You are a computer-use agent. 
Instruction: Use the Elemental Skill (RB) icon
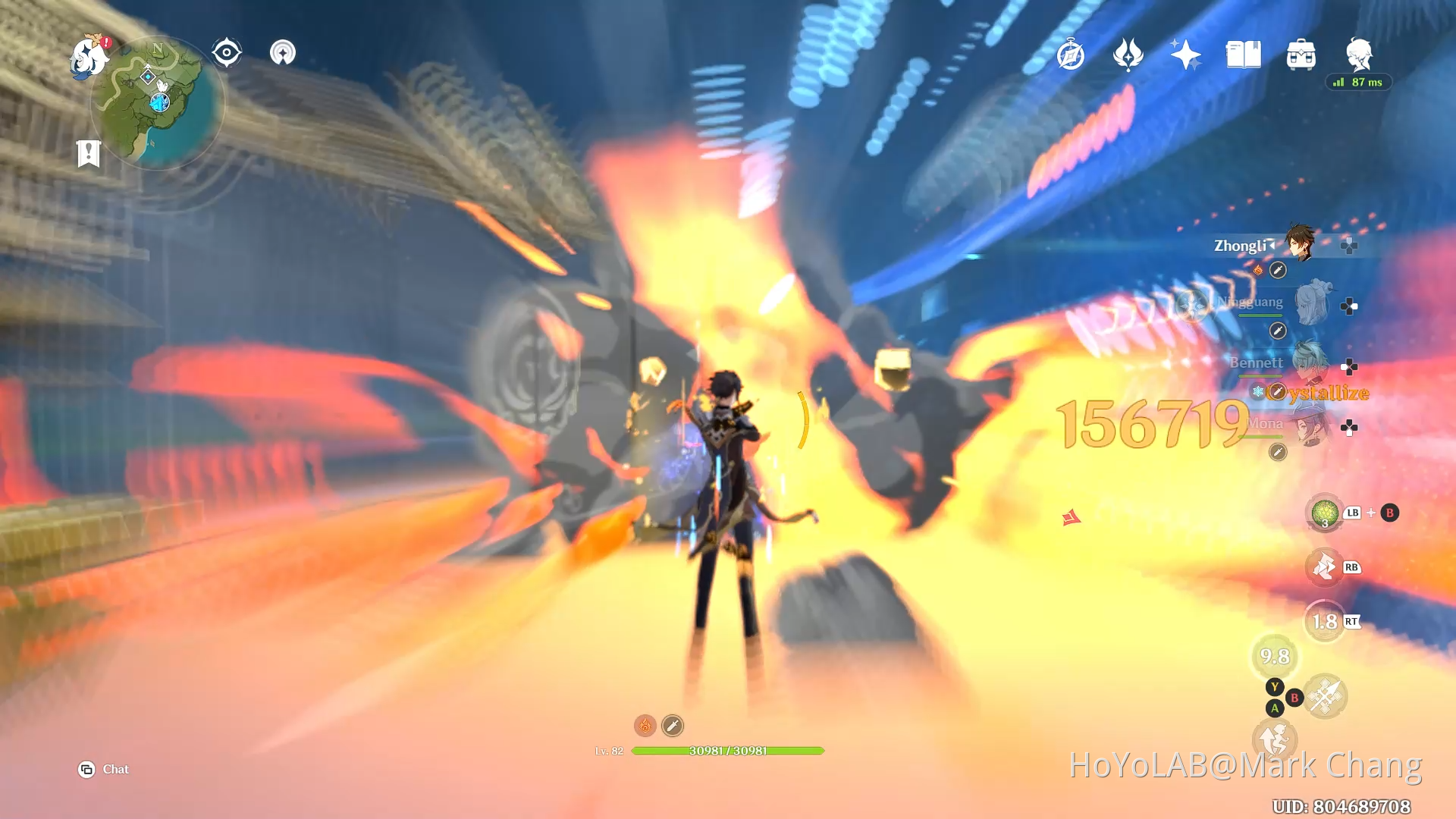click(x=1326, y=567)
